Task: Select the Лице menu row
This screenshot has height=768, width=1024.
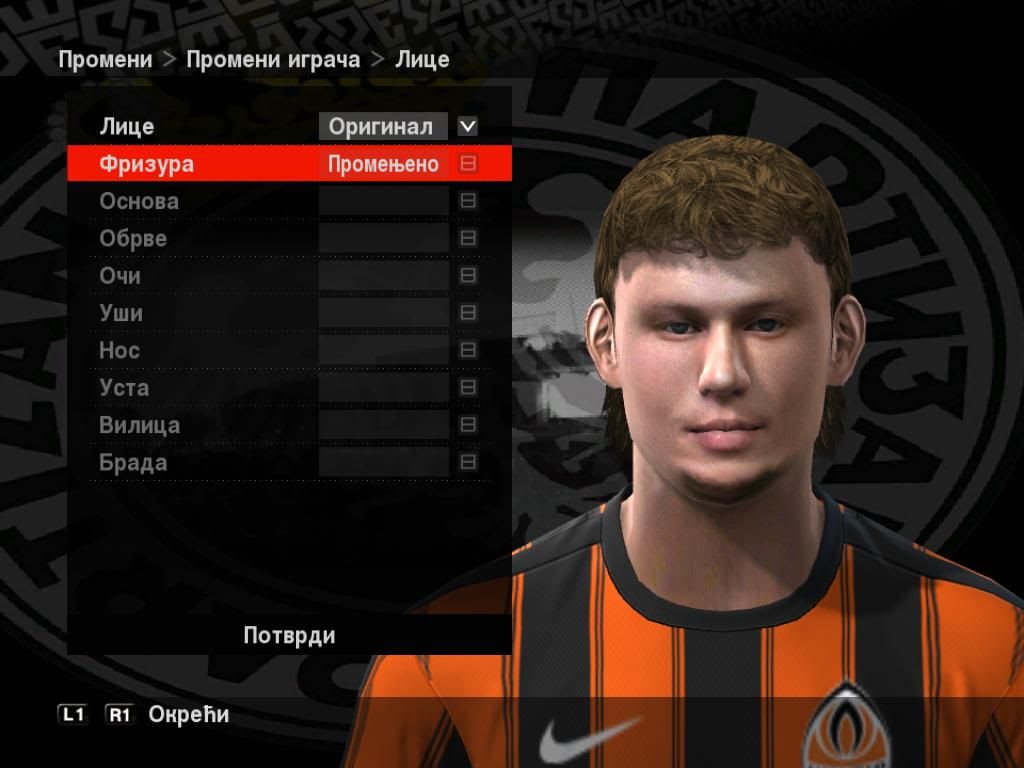Action: [x=127, y=127]
